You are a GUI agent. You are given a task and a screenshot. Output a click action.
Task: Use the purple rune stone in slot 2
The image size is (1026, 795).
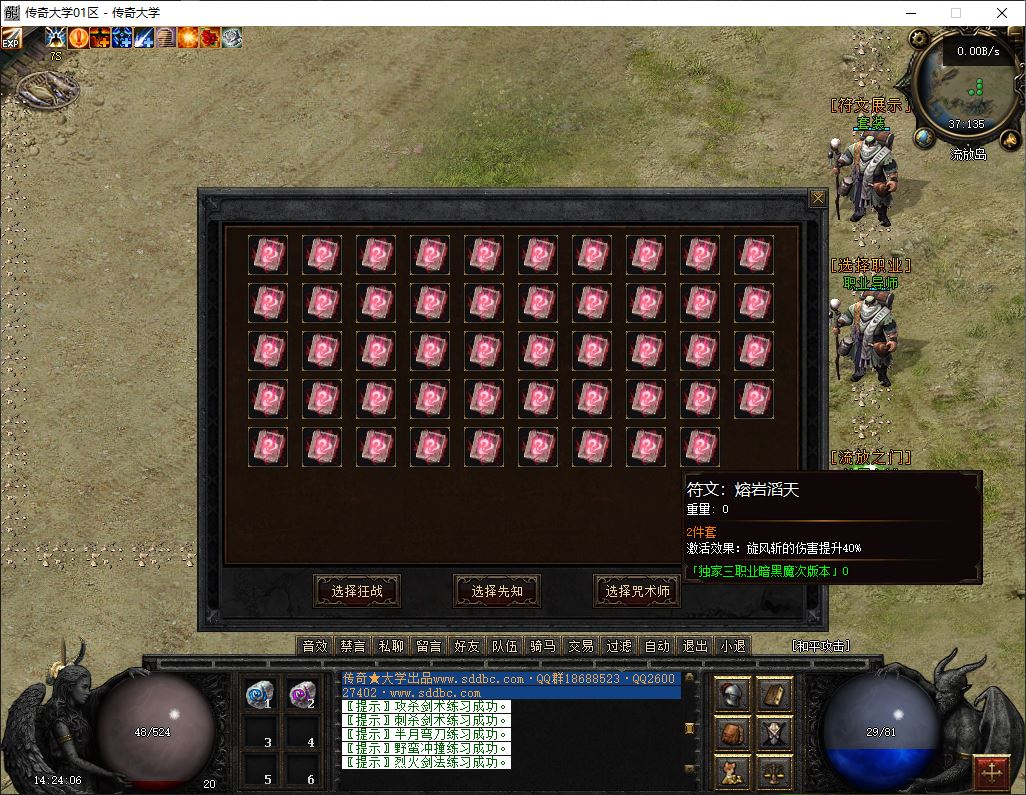pos(302,692)
